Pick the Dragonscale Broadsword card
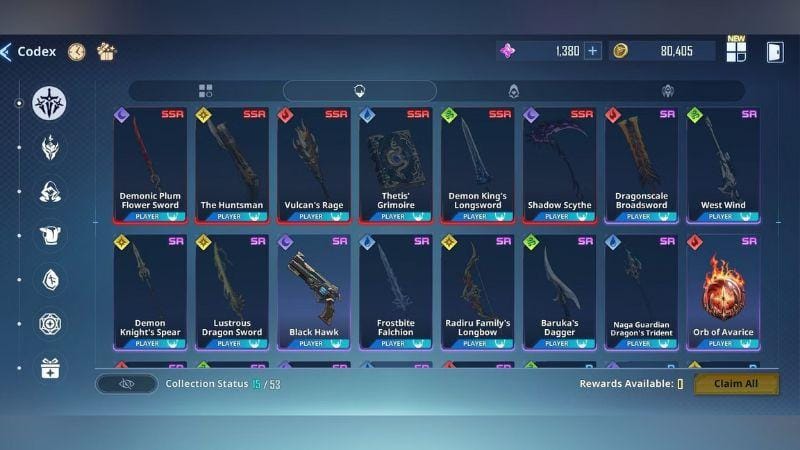Viewport: 800px width, 450px height. point(641,165)
